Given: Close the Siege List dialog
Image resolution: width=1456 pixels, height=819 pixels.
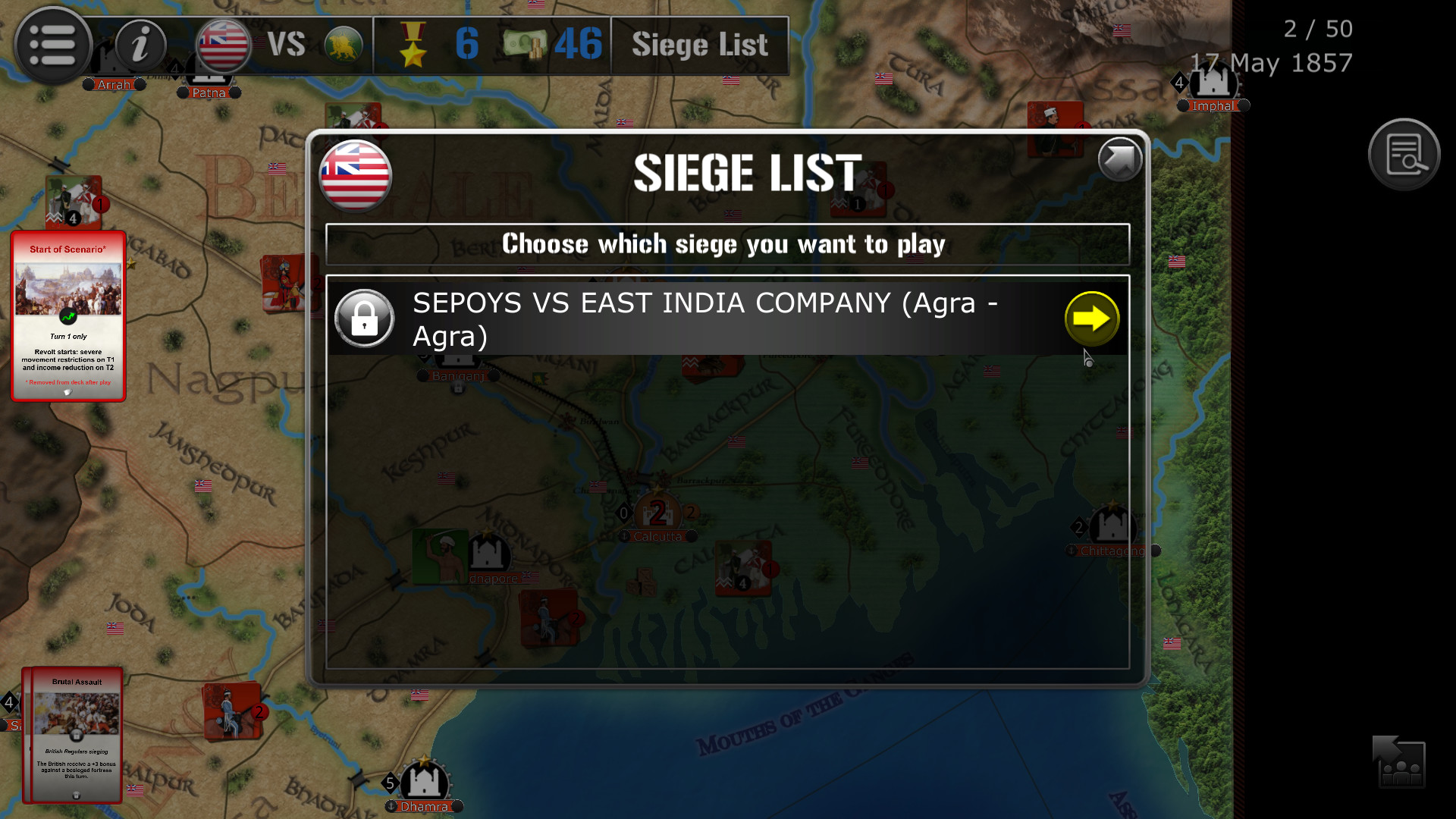Looking at the screenshot, I should pyautogui.click(x=1119, y=160).
